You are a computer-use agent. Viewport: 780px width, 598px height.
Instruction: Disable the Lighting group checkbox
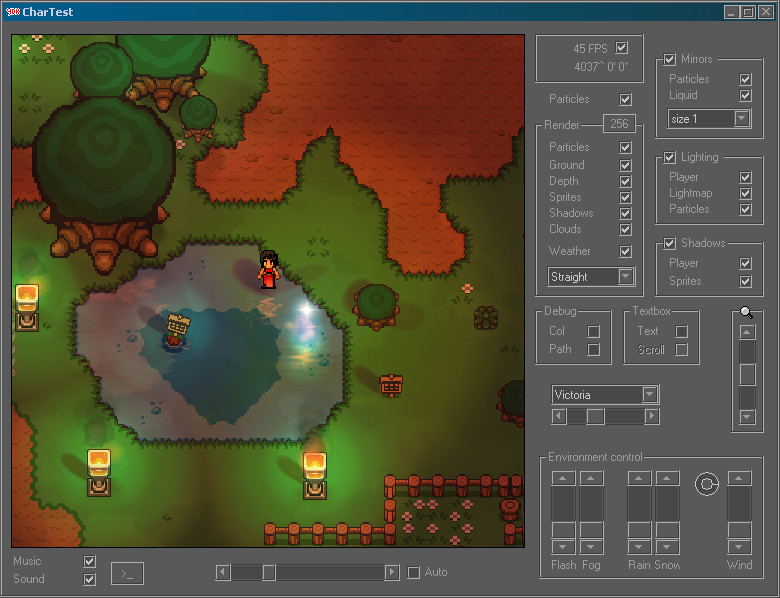[670, 158]
